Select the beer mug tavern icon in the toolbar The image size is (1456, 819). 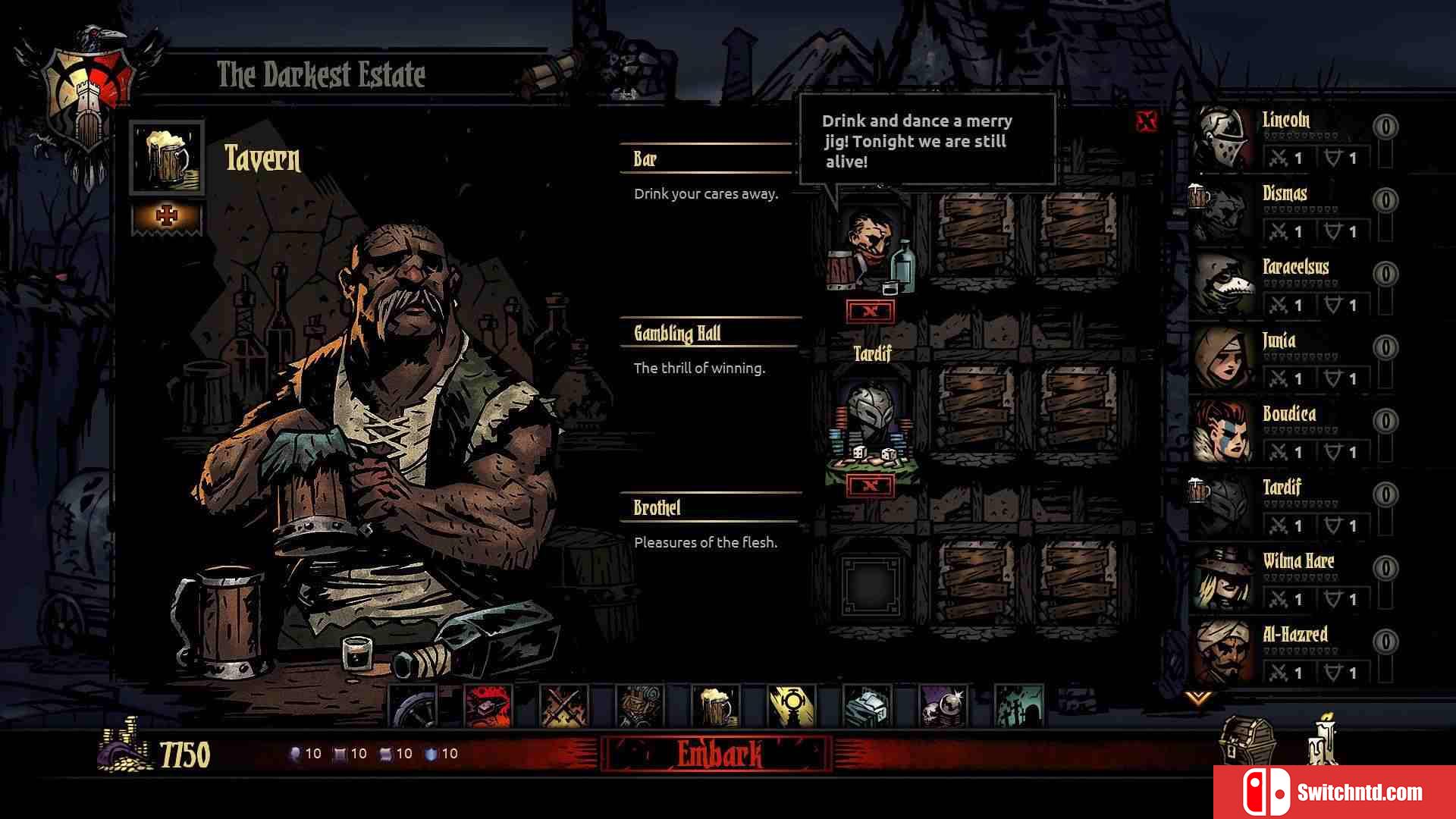click(x=716, y=707)
